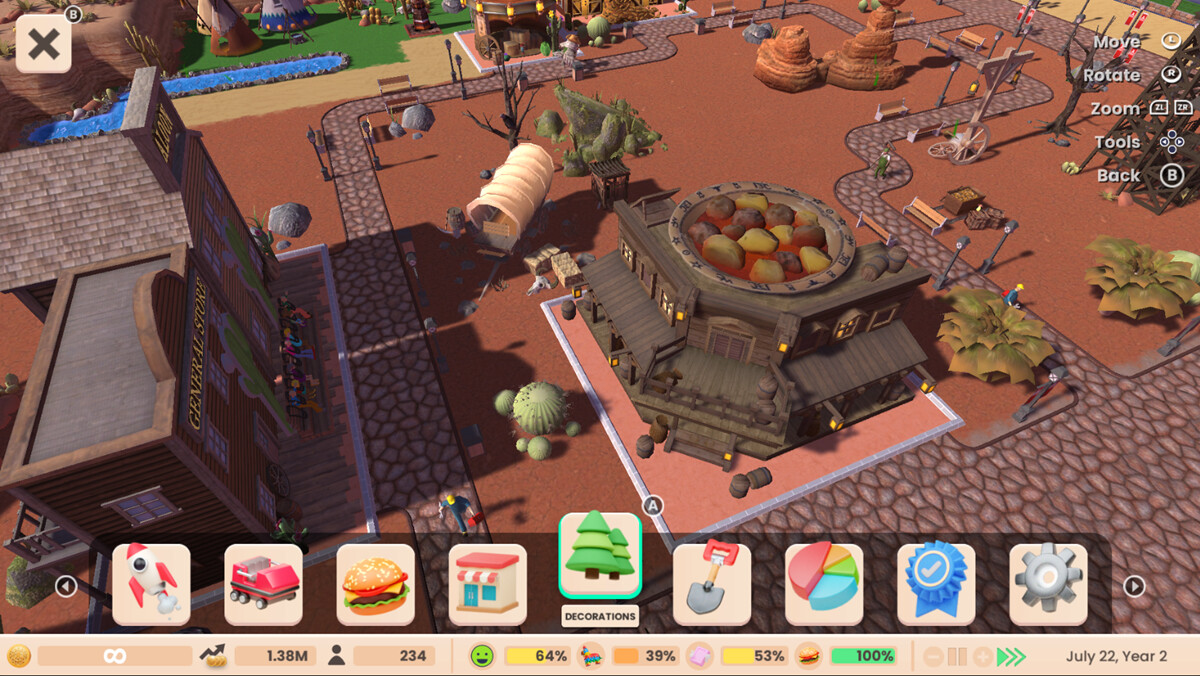Increase game speed with the plus button

tap(982, 657)
